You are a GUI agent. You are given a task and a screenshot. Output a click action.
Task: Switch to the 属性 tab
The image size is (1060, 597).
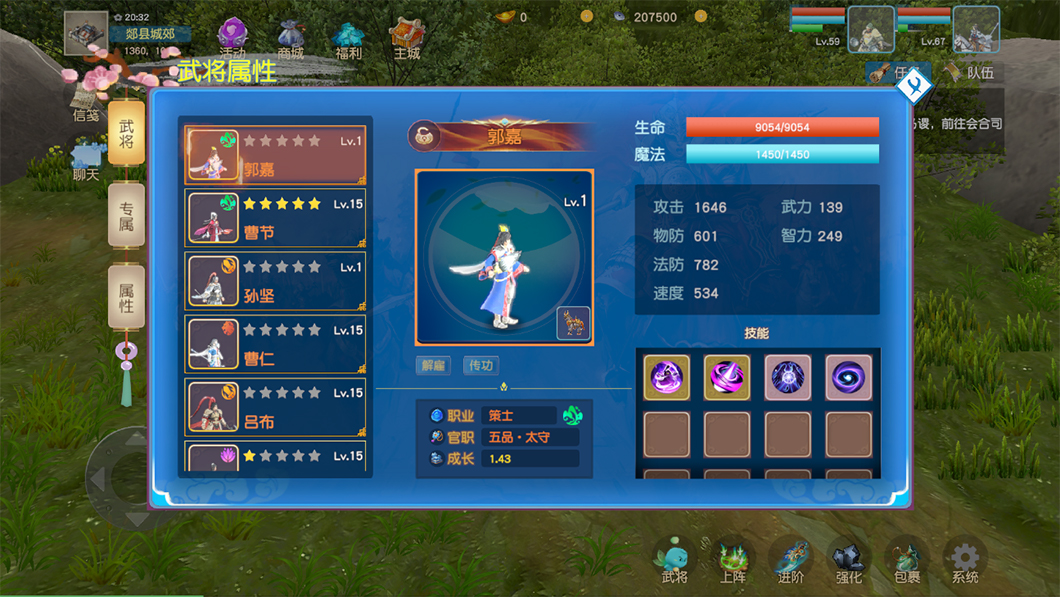pyautogui.click(x=127, y=297)
